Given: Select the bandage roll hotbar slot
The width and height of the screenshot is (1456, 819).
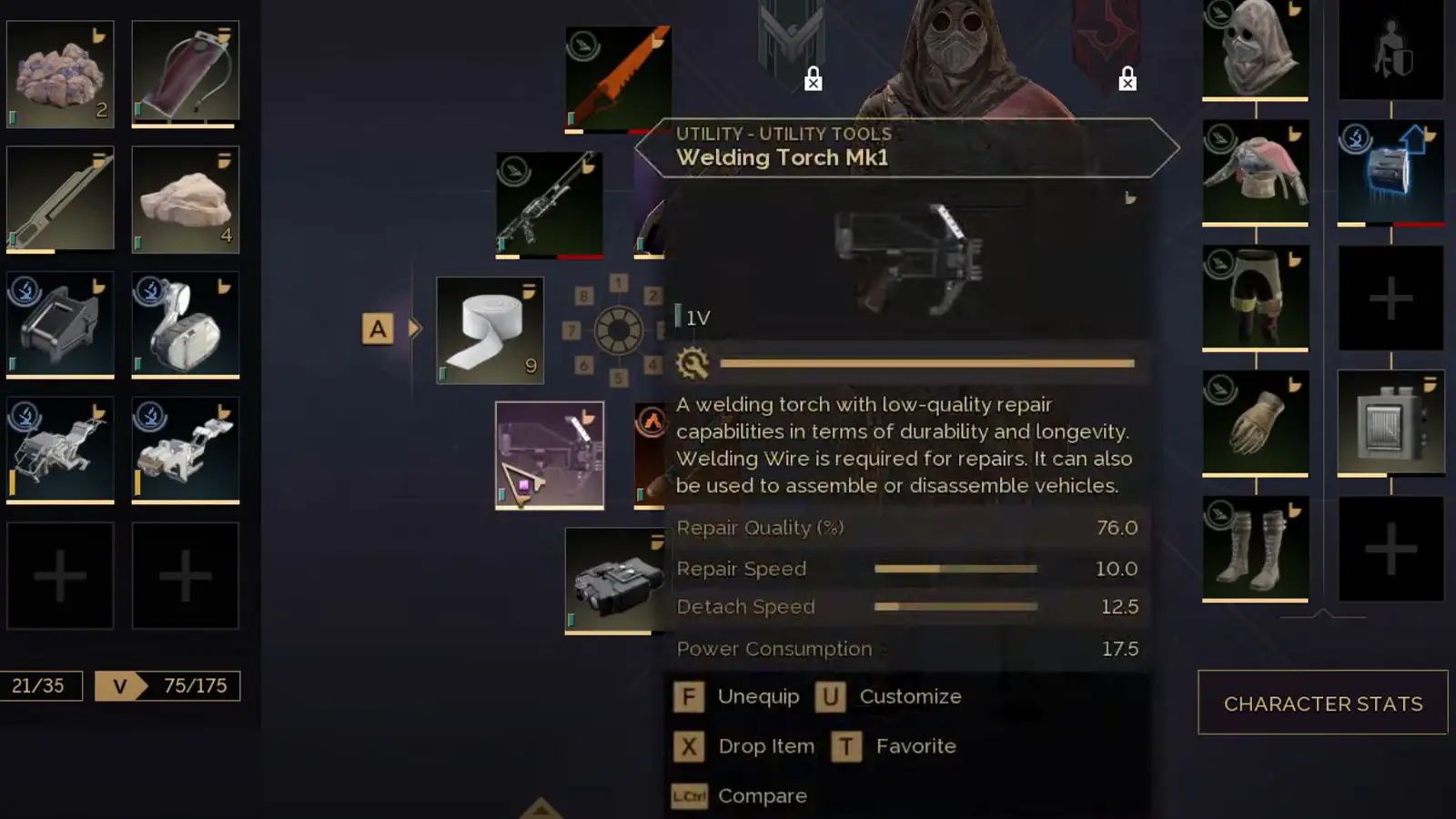Looking at the screenshot, I should pyautogui.click(x=490, y=330).
